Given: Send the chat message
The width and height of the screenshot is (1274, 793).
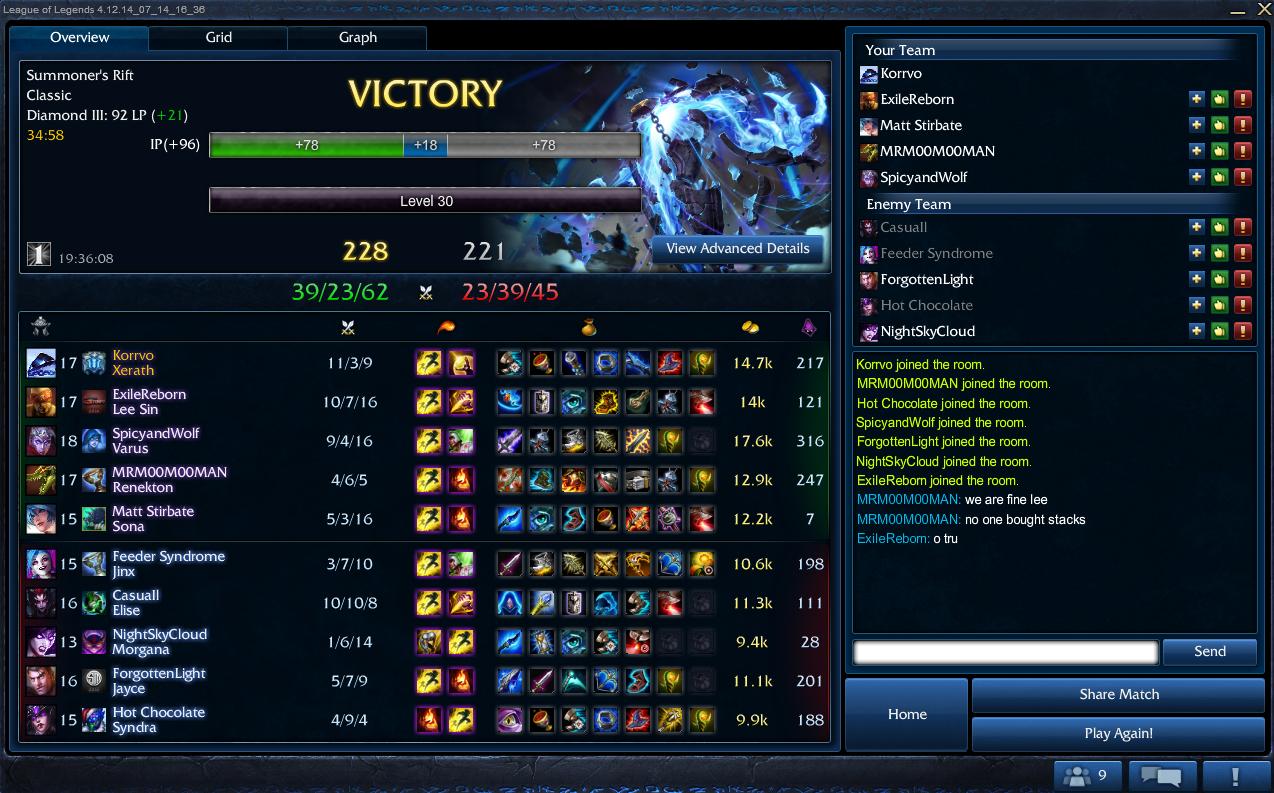Looking at the screenshot, I should click(1209, 652).
